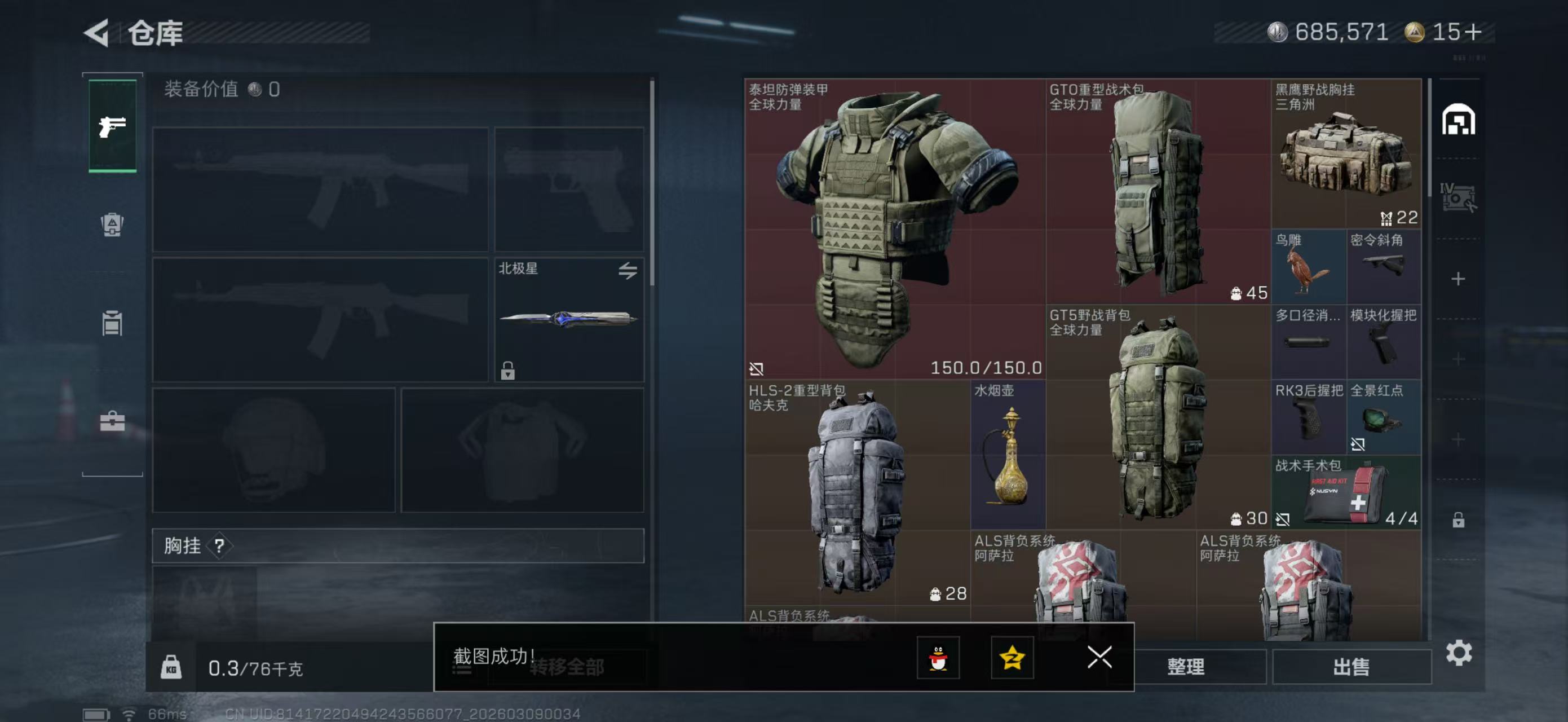Select the 全景红点 sight item
Screen dimensions: 1568x722
click(1383, 417)
